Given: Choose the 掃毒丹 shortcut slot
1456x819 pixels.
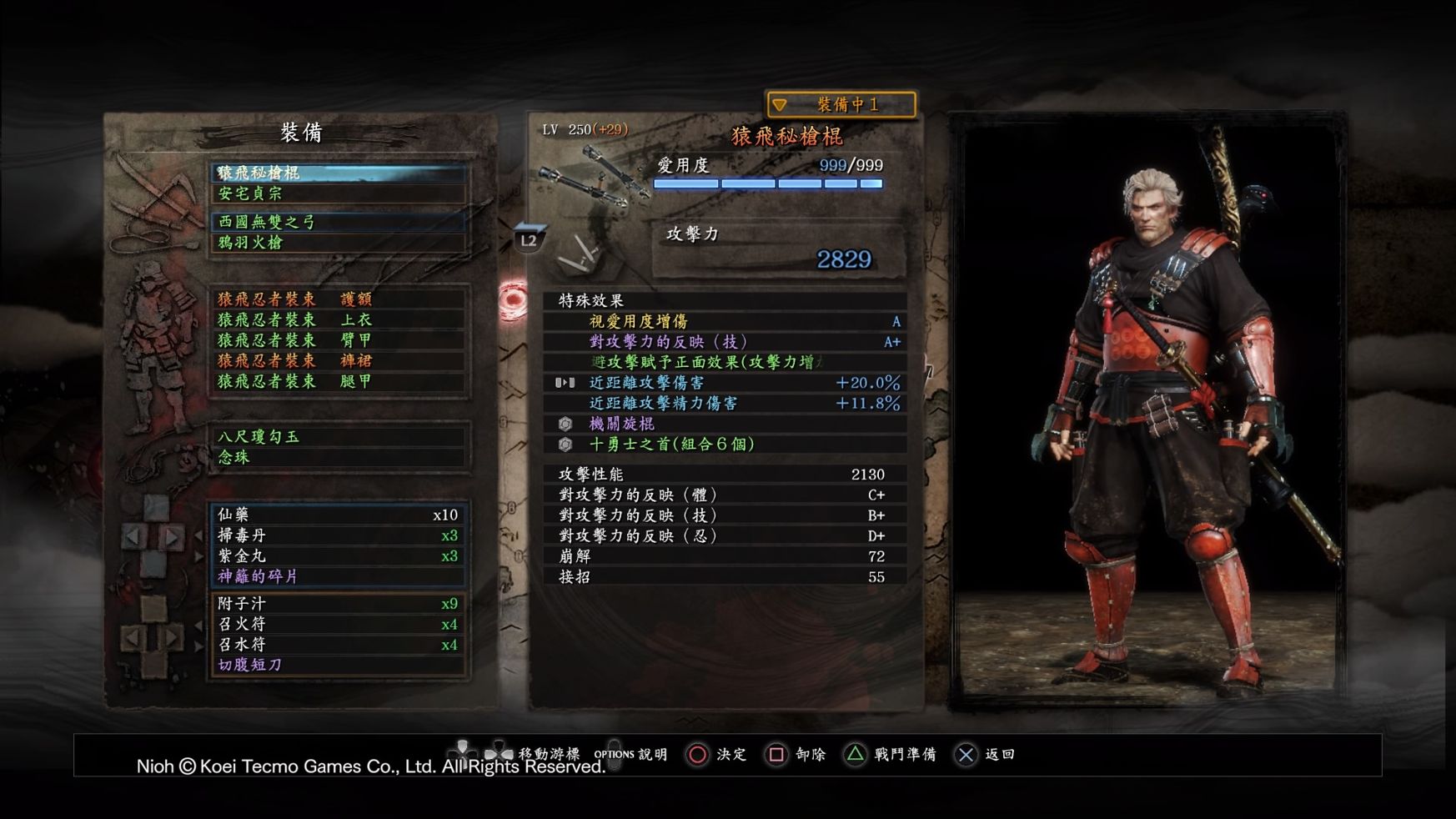Looking at the screenshot, I should pyautogui.click(x=338, y=535).
